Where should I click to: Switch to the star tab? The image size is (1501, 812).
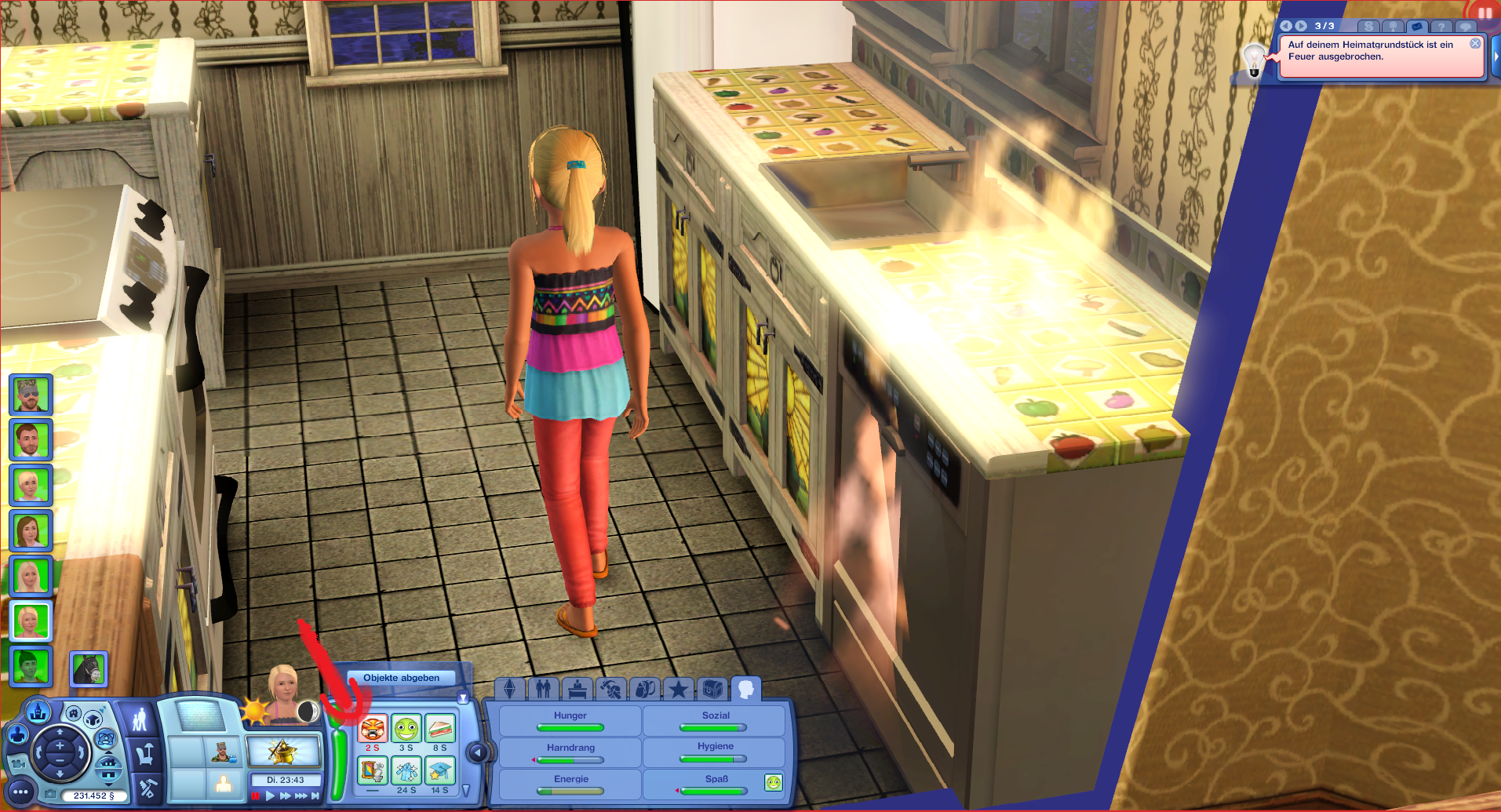coord(678,690)
